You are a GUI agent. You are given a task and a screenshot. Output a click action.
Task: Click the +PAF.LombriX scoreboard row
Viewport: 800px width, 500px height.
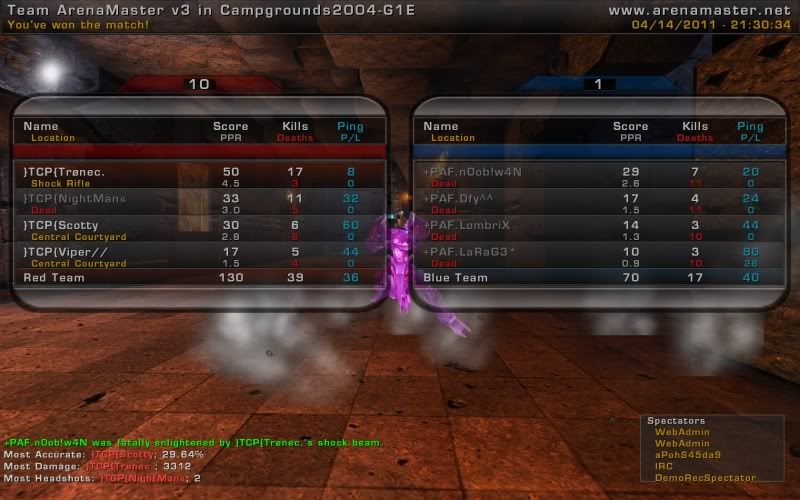tap(598, 230)
